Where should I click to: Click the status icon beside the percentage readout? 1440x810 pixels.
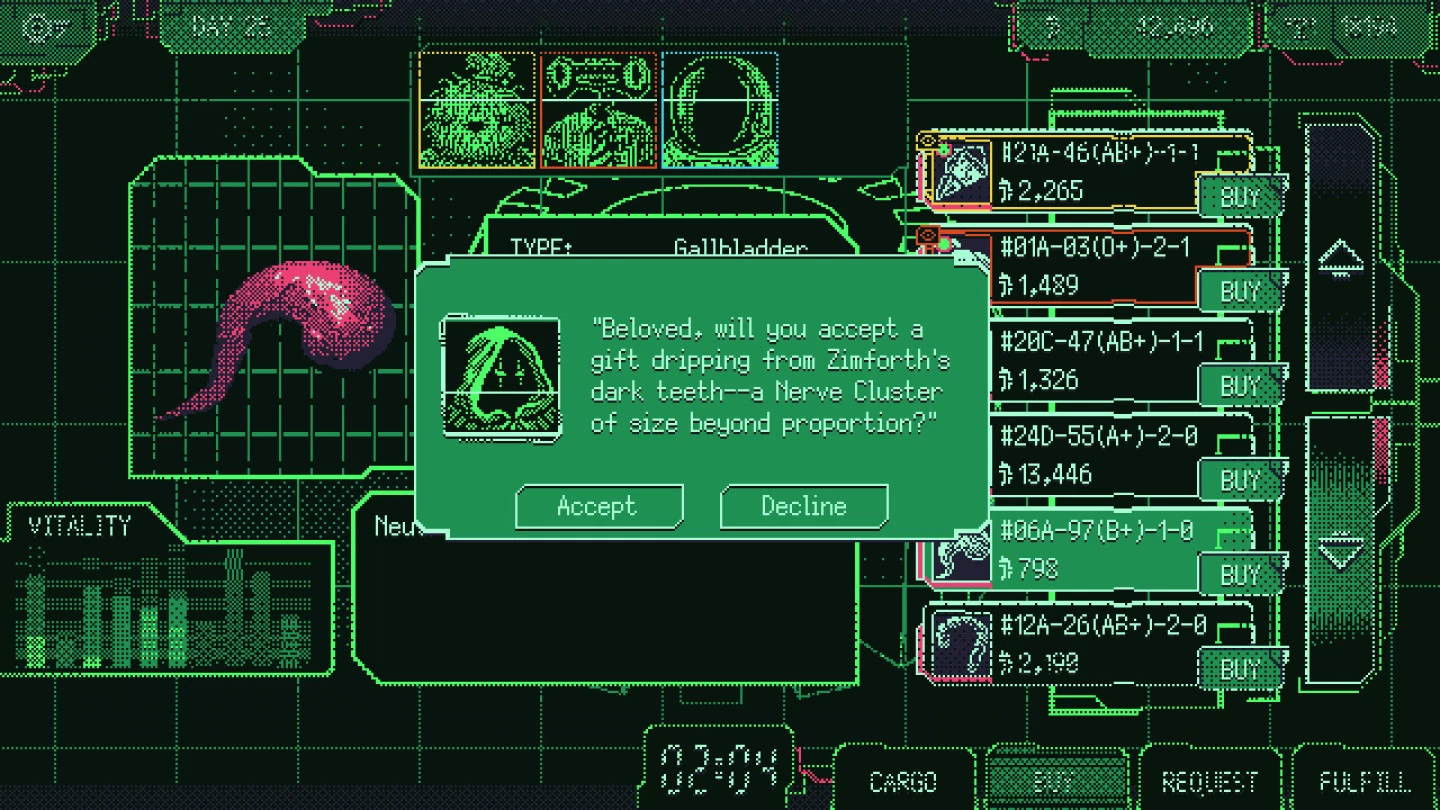point(1300,25)
